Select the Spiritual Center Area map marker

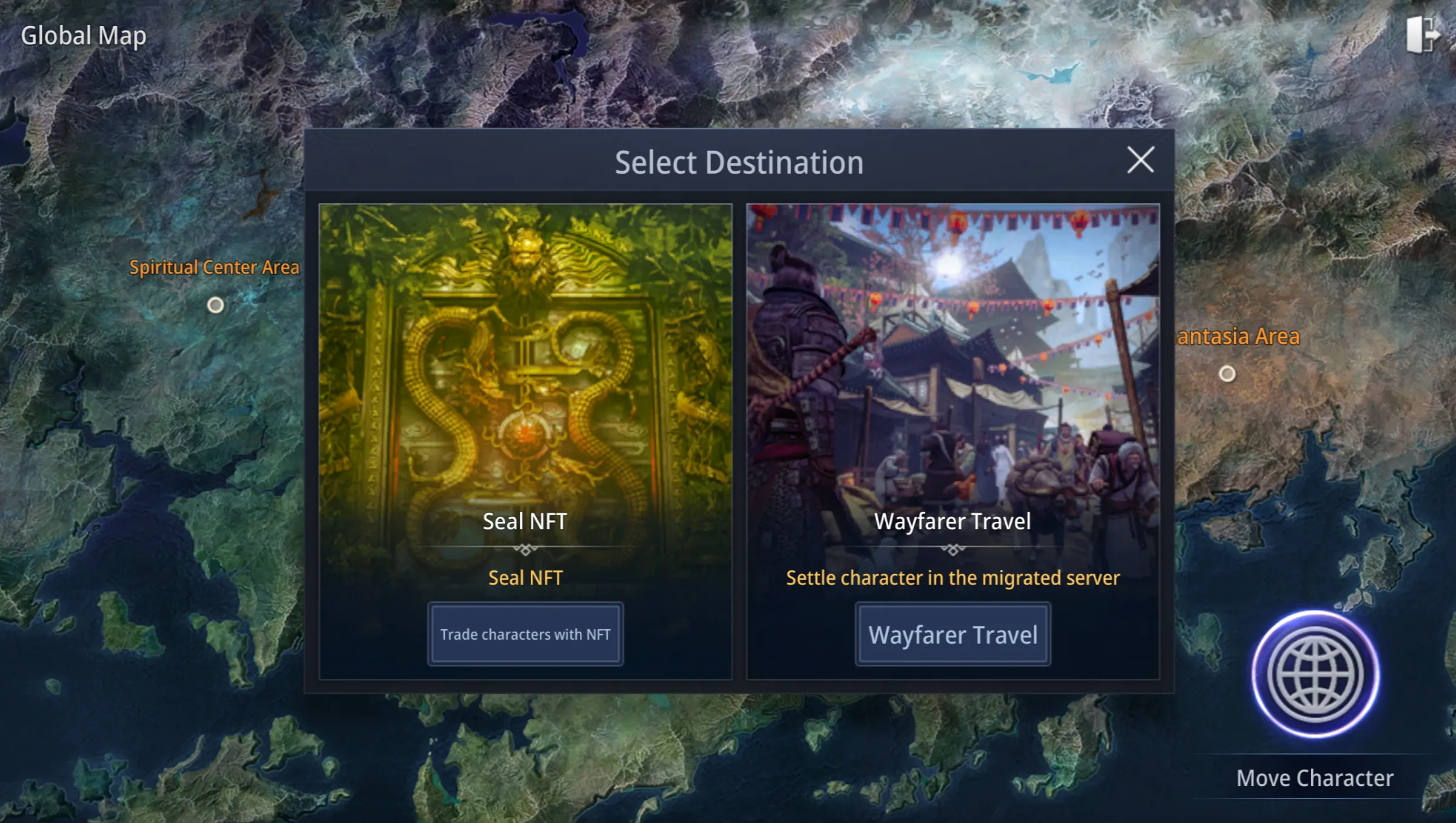click(x=215, y=305)
